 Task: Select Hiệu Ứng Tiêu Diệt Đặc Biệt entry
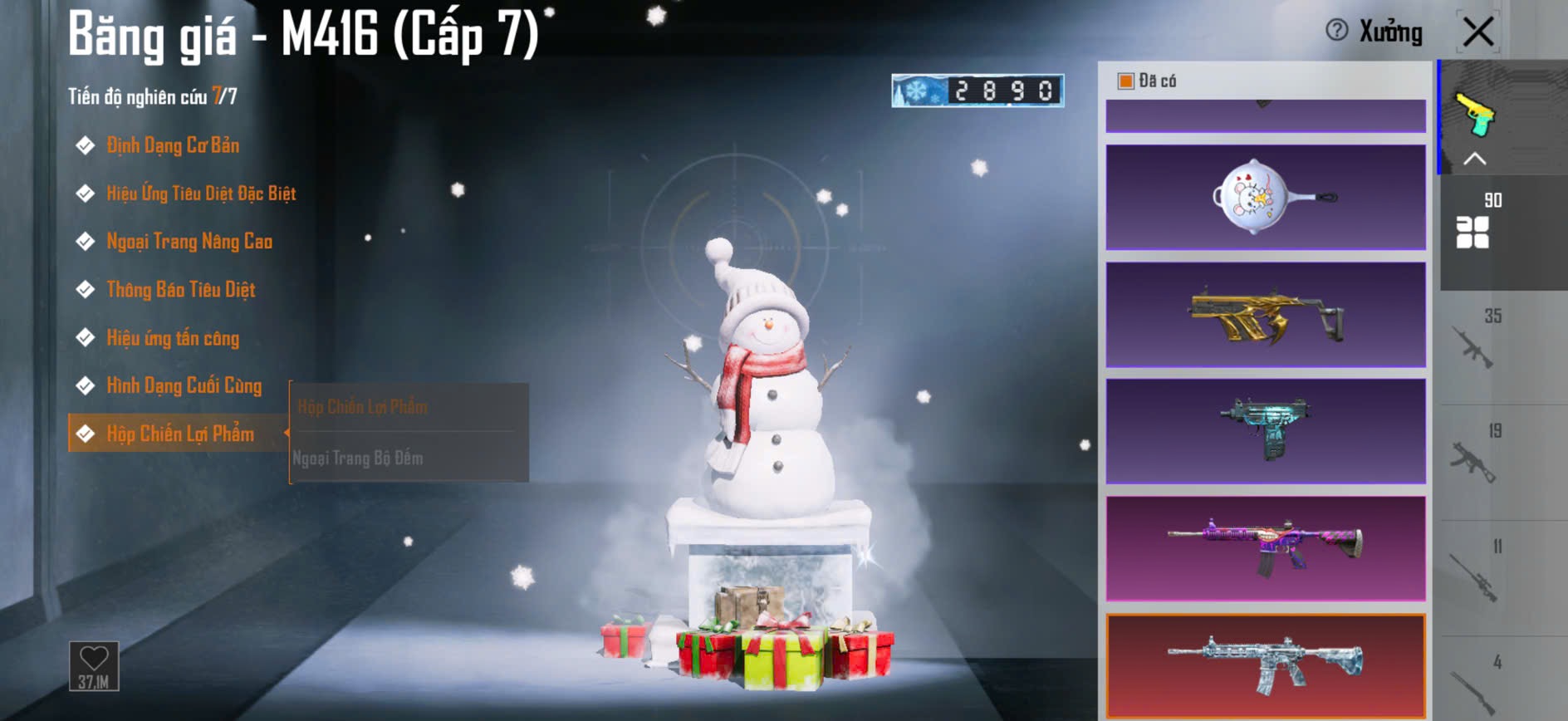click(200, 194)
